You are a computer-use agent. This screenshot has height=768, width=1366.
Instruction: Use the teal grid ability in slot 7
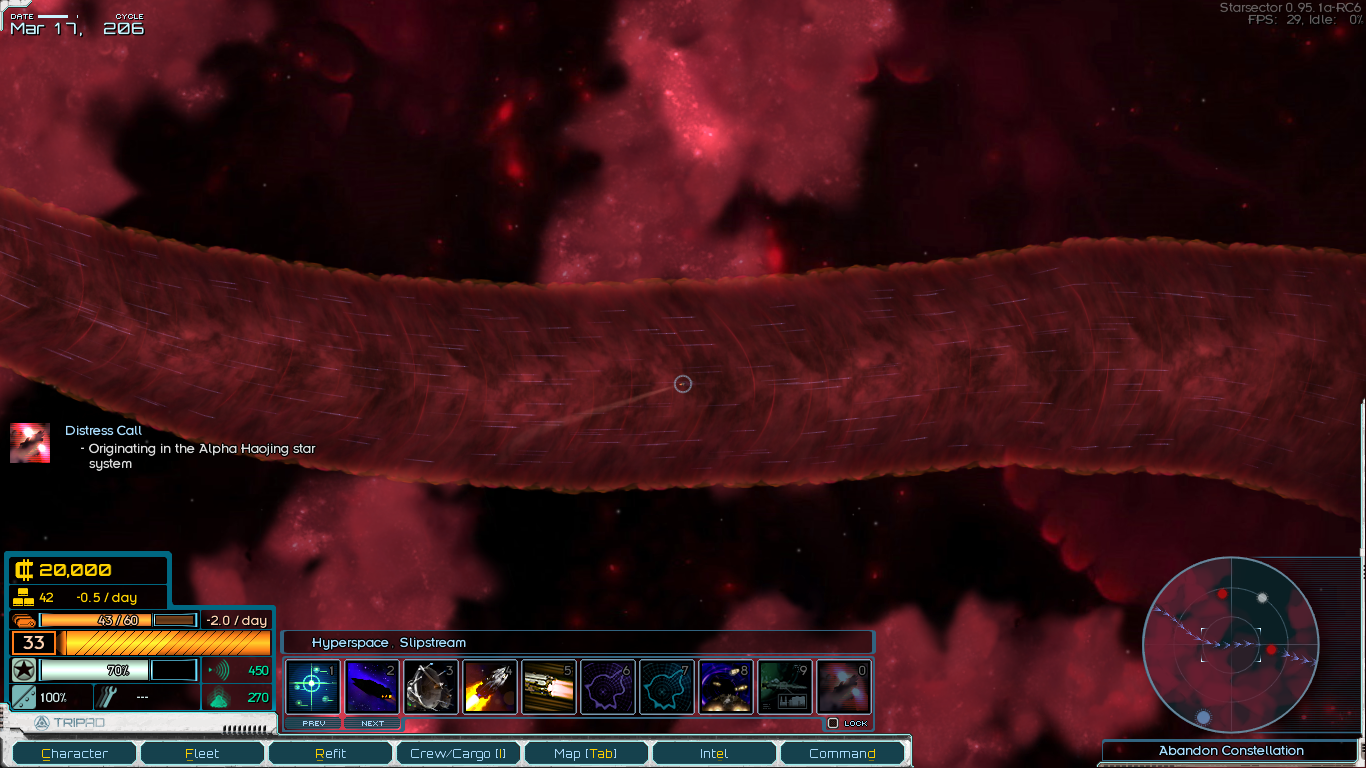(667, 686)
